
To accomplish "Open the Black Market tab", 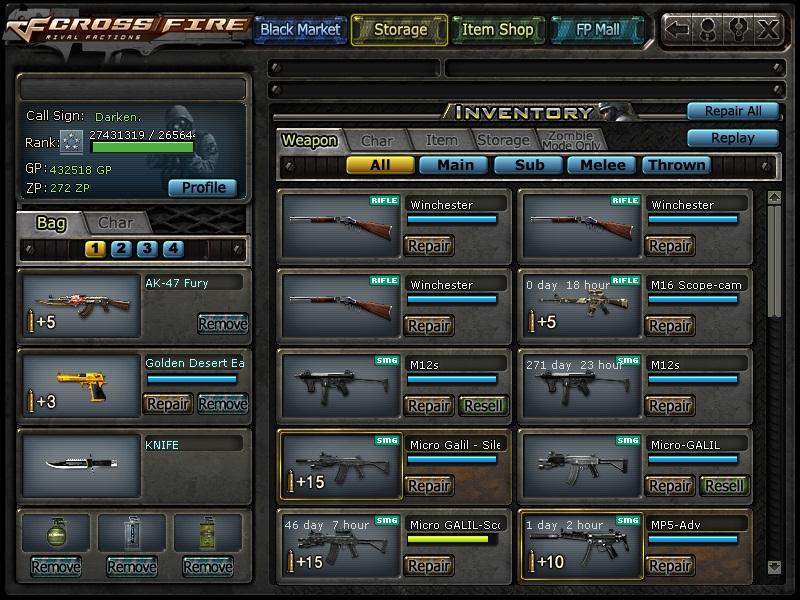I will coord(299,30).
